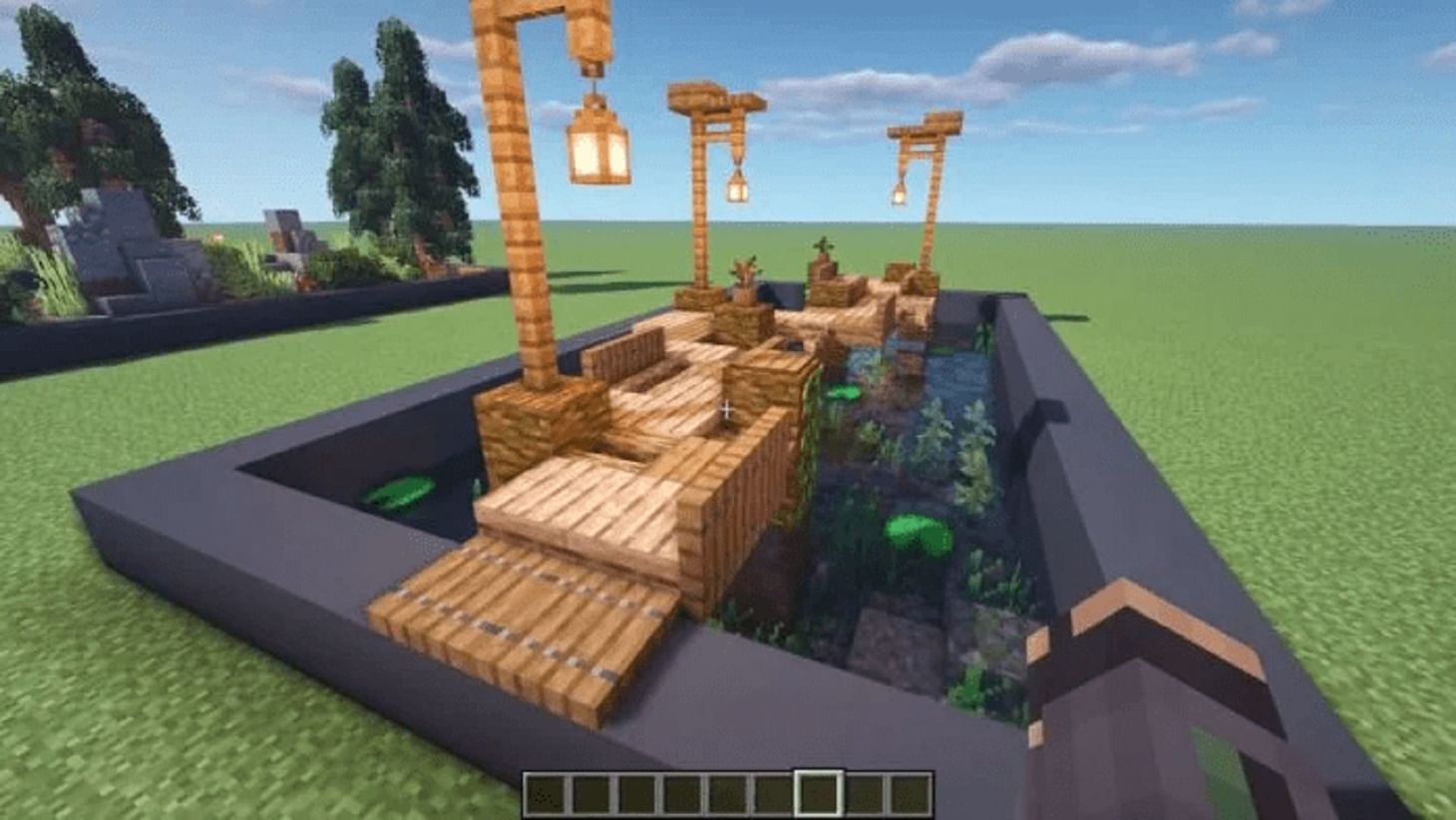1456x820 pixels.
Task: Select the fourth hotbar slot
Action: click(x=682, y=792)
